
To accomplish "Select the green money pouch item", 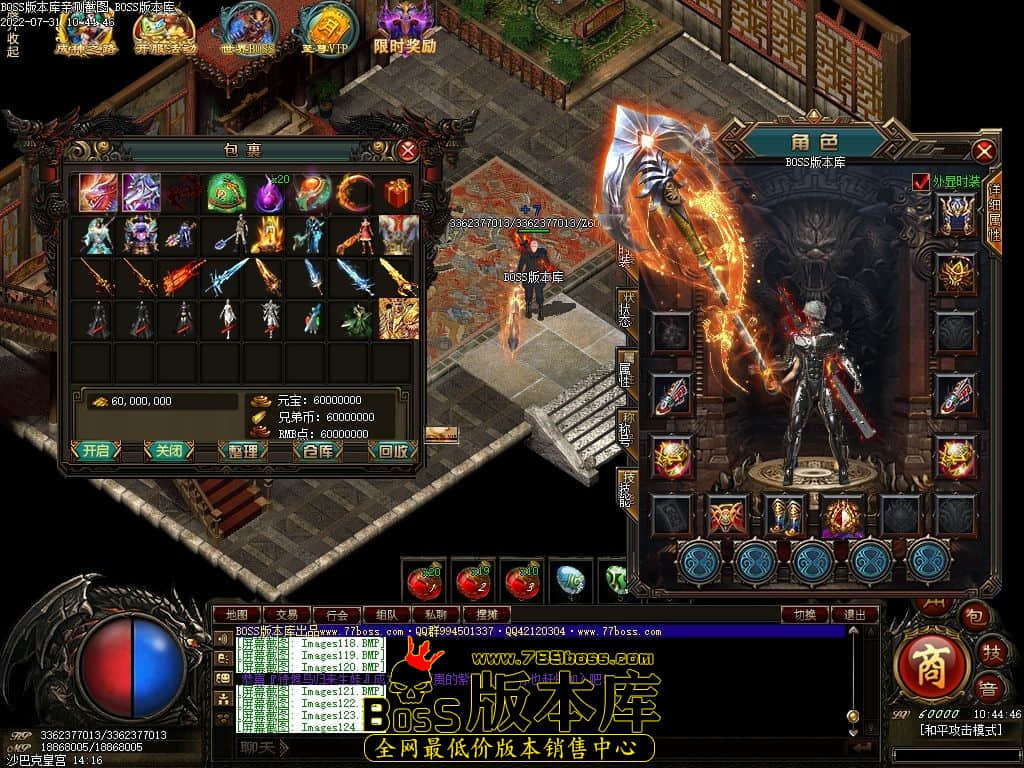I will point(226,191).
